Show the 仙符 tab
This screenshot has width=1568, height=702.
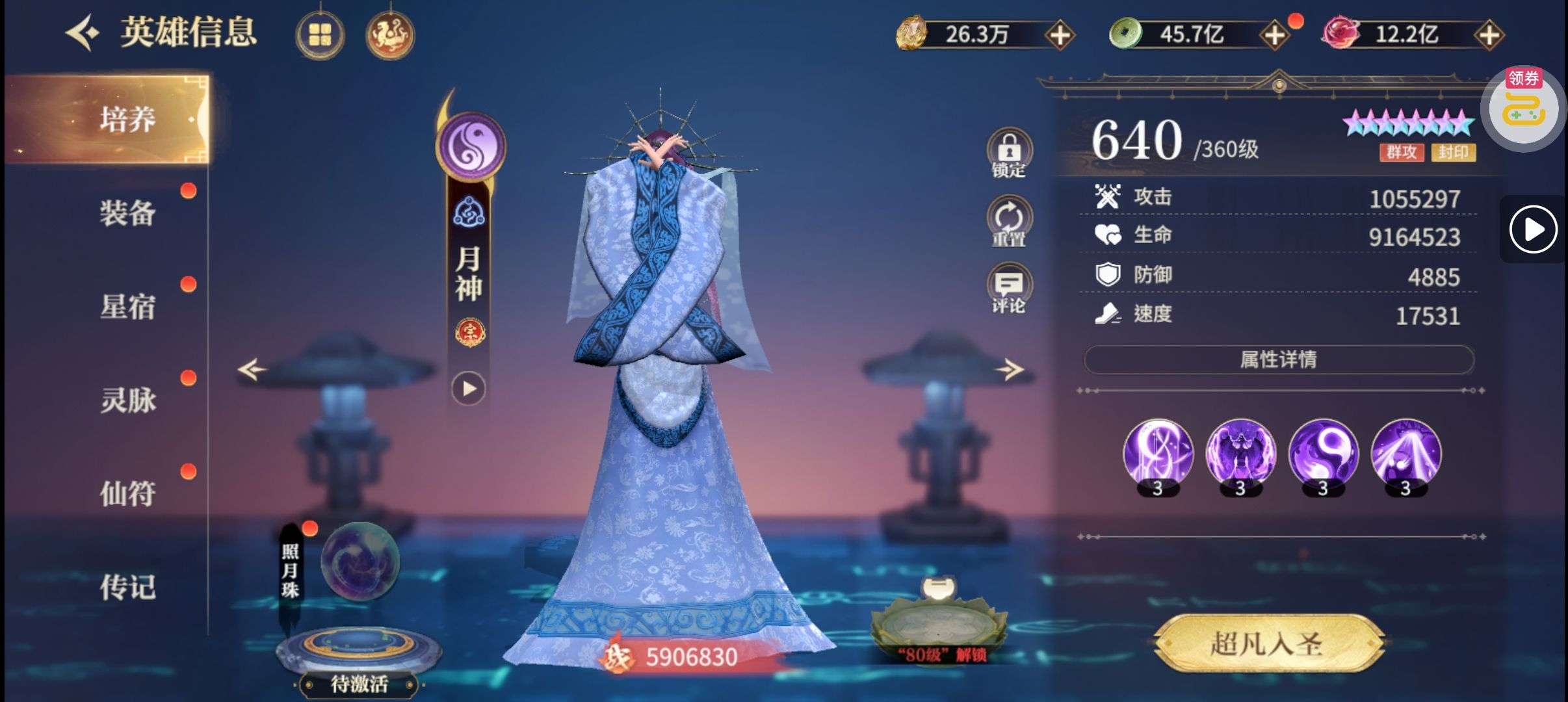click(x=127, y=494)
